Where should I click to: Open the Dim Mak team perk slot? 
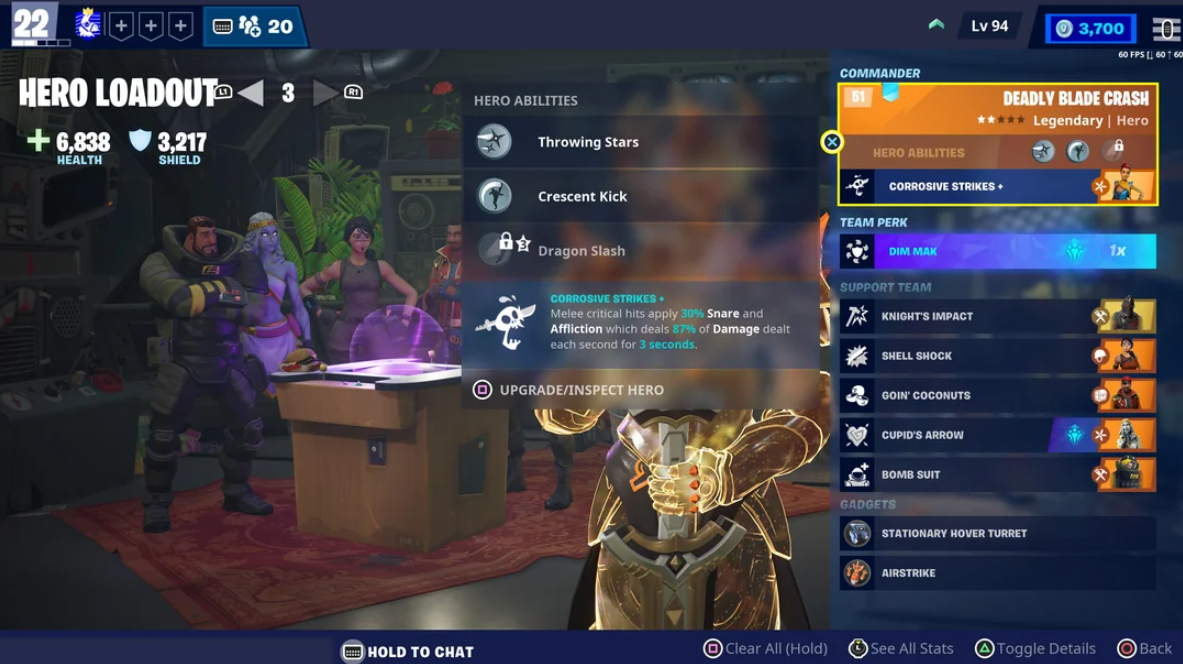point(998,251)
